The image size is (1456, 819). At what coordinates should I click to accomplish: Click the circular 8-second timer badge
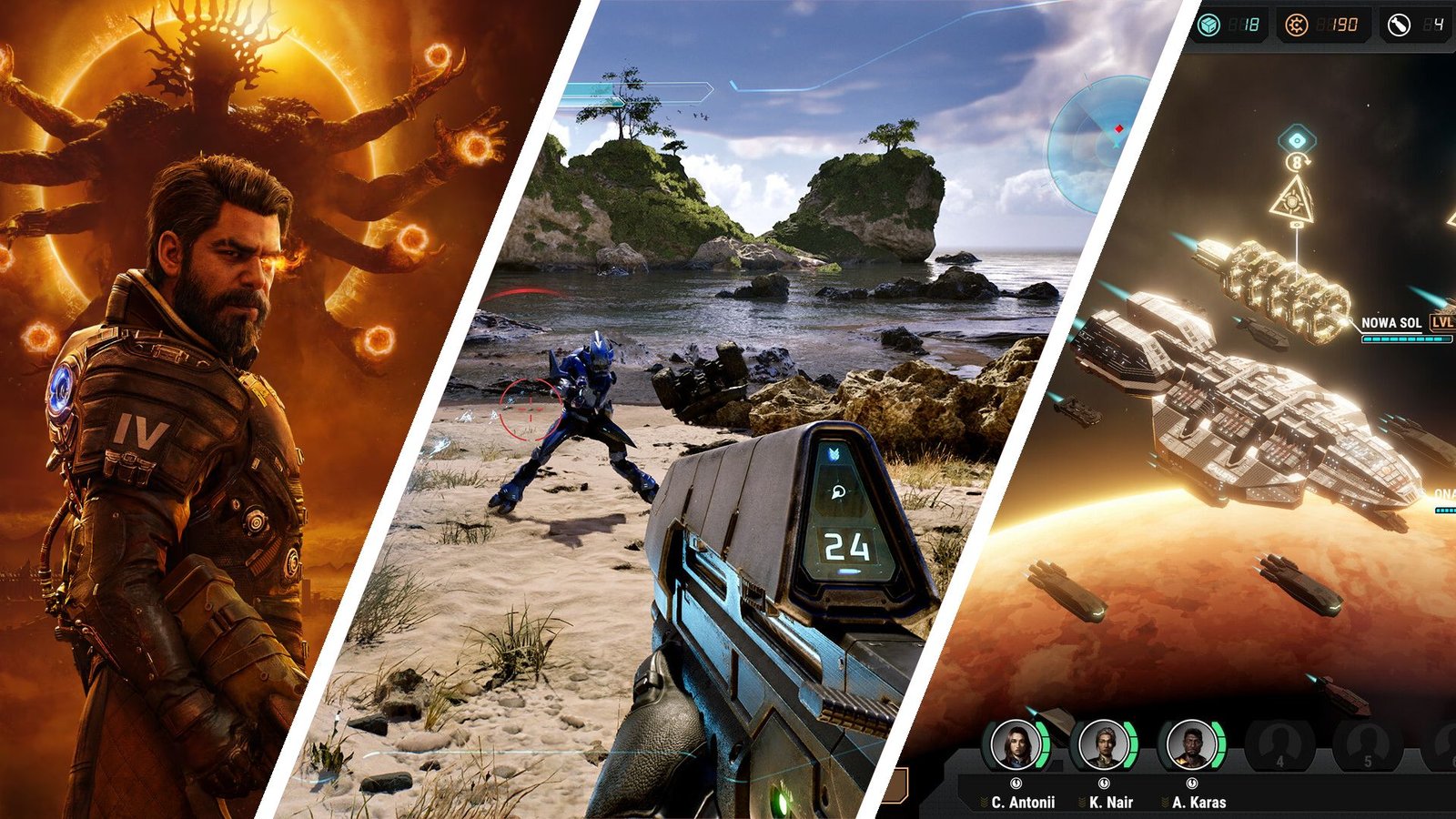pyautogui.click(x=1297, y=162)
